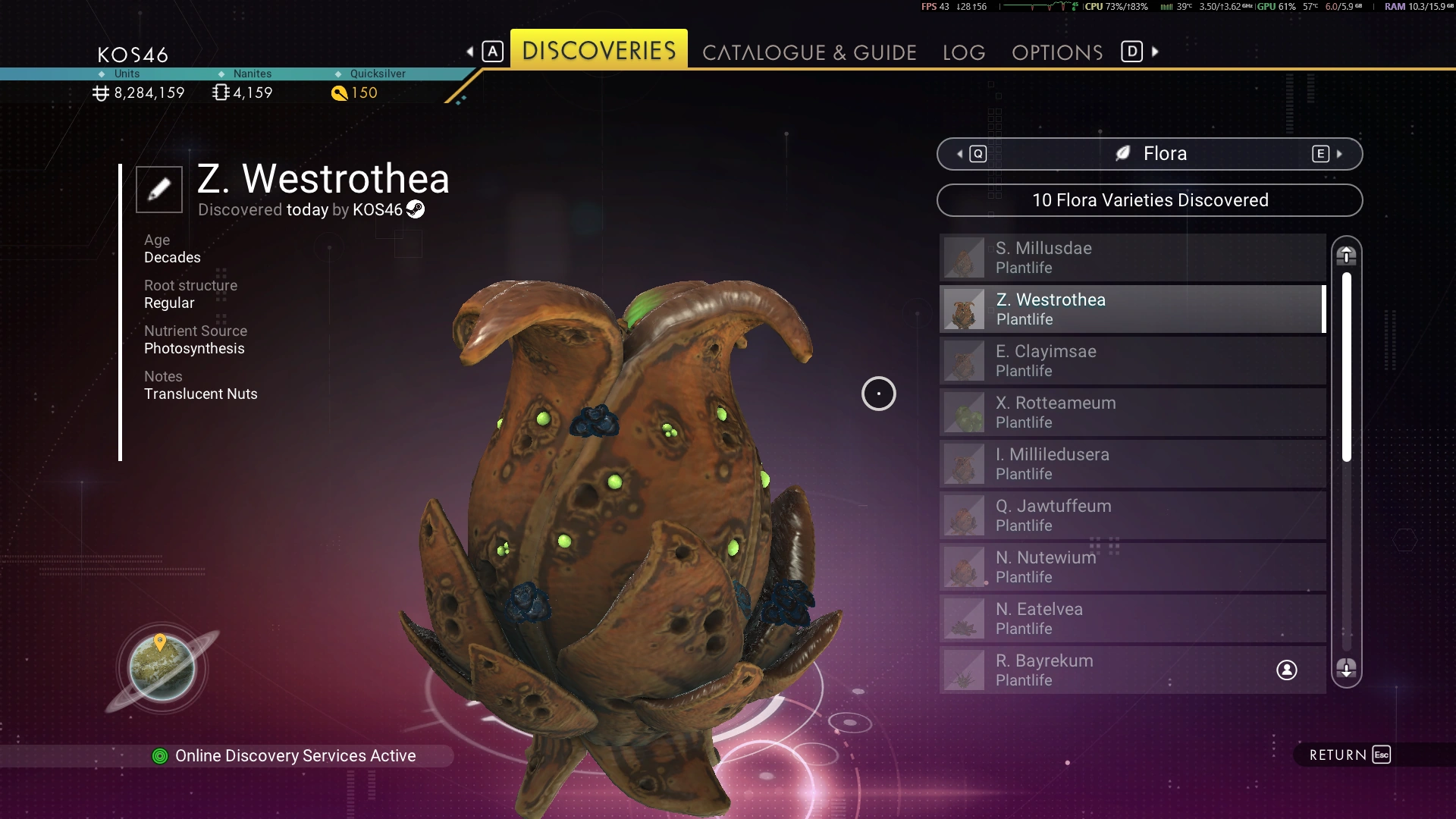Choose the E. Clayimsae plantlife entry
This screenshot has height=819, width=1456.
pyautogui.click(x=1132, y=361)
